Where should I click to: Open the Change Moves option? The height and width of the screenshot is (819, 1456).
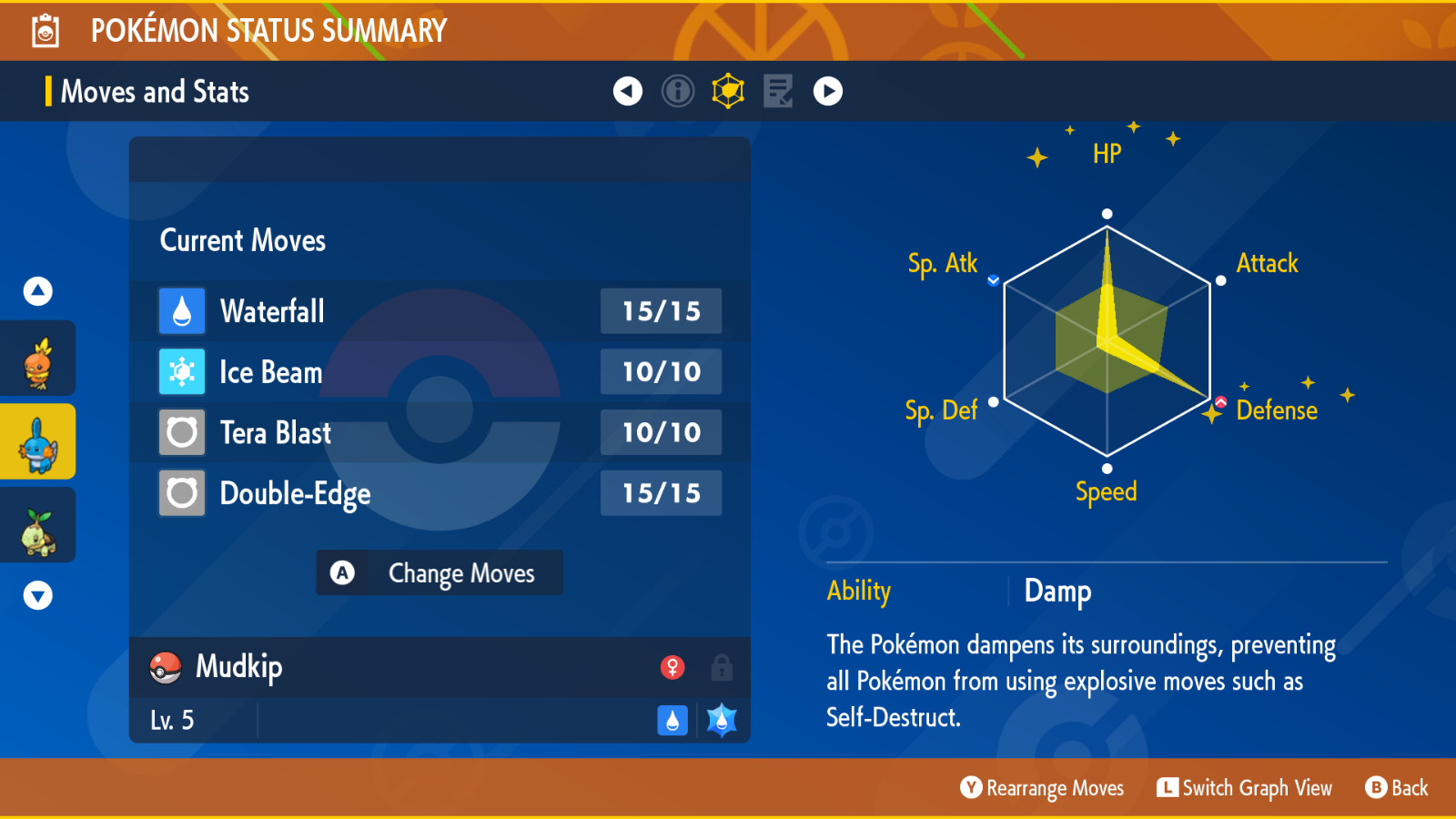(x=440, y=573)
